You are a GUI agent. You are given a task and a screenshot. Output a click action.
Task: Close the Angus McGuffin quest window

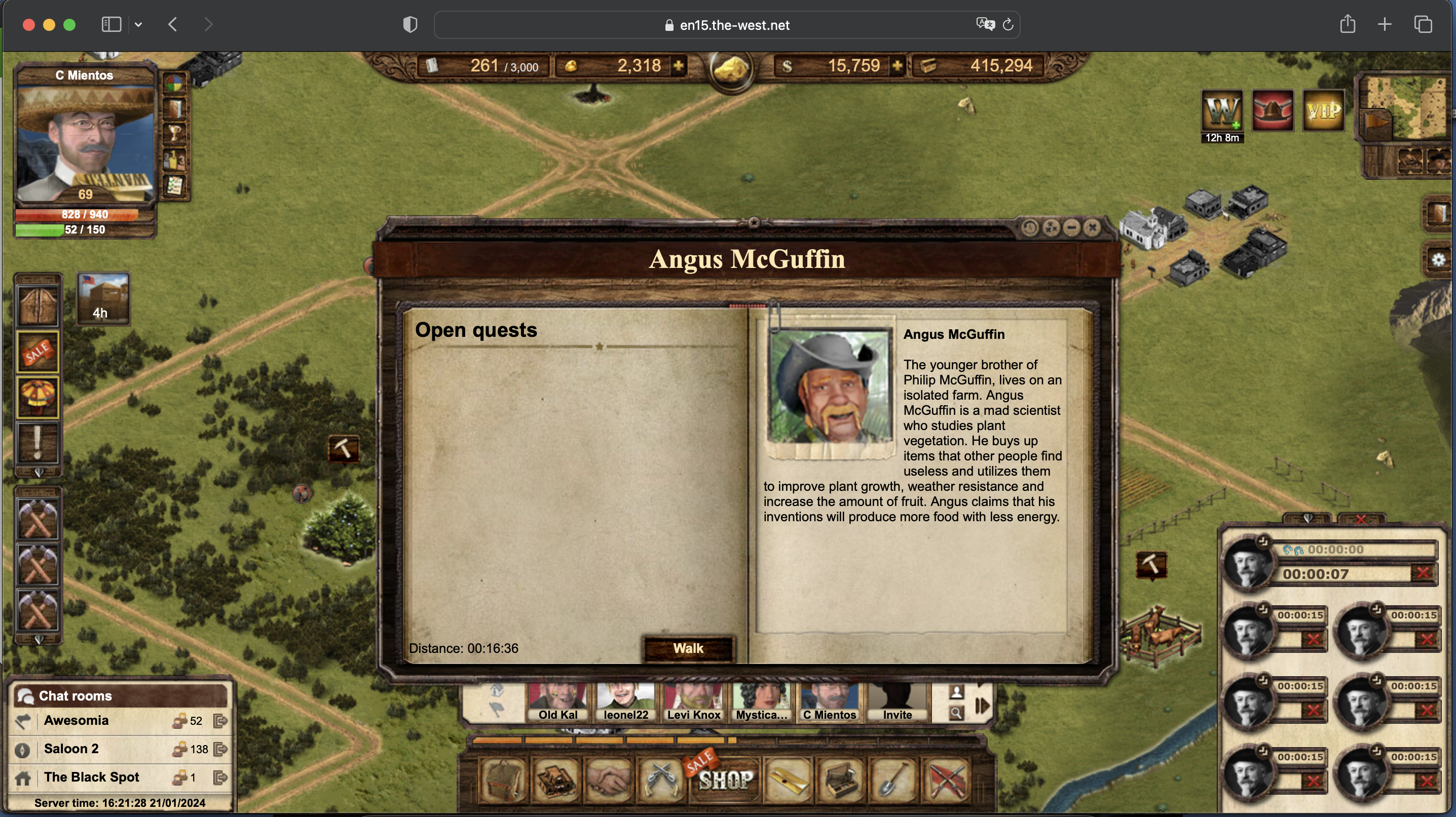click(x=1093, y=228)
